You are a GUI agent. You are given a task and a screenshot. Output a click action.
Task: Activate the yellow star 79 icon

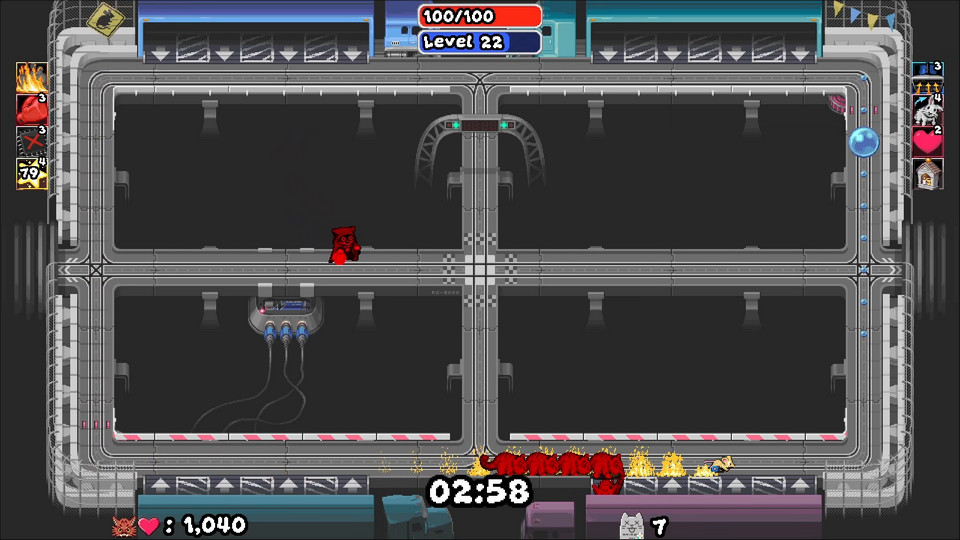pos(31,173)
